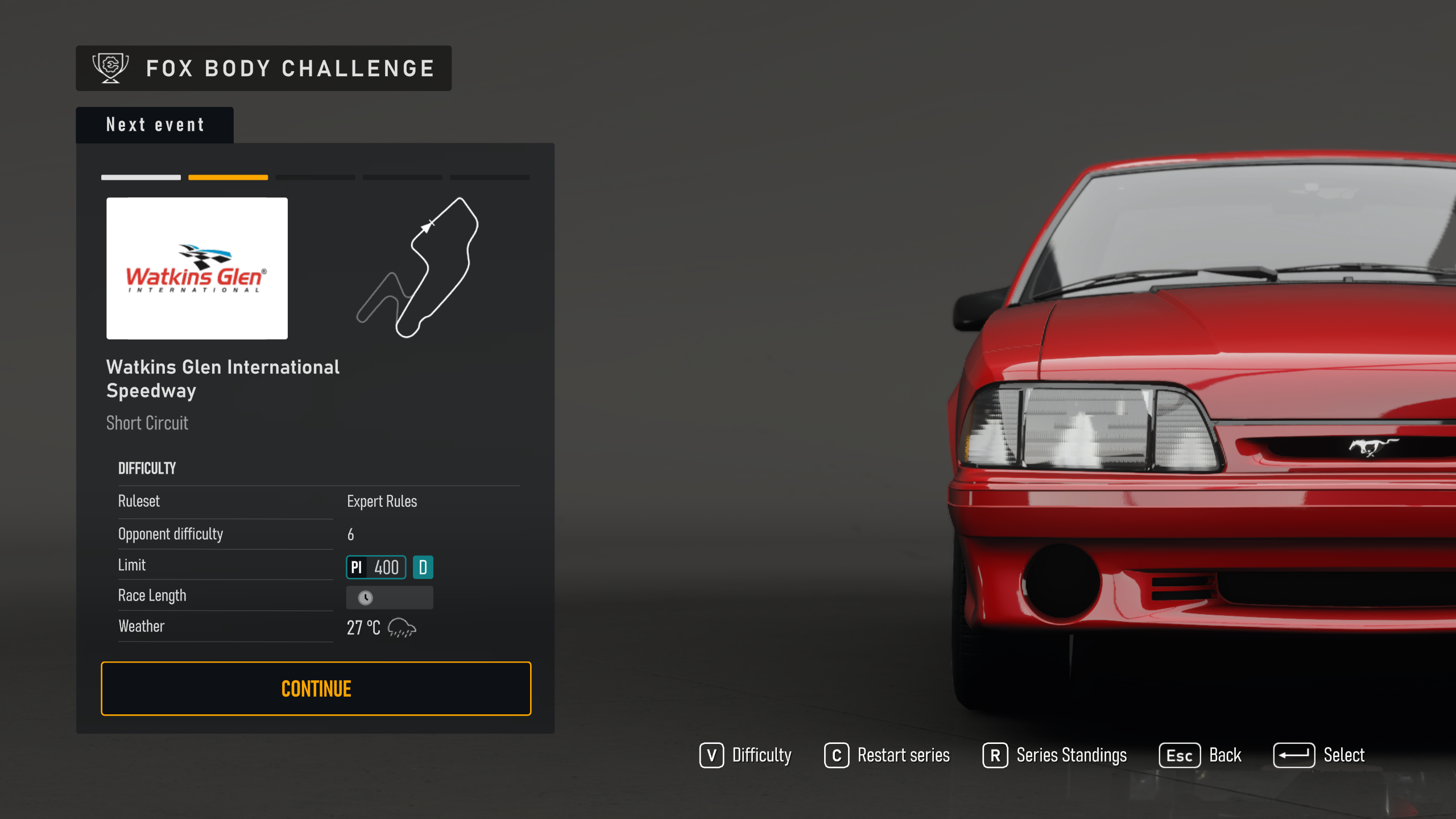The width and height of the screenshot is (1456, 819).
Task: Continue to the next event
Action: point(316,688)
